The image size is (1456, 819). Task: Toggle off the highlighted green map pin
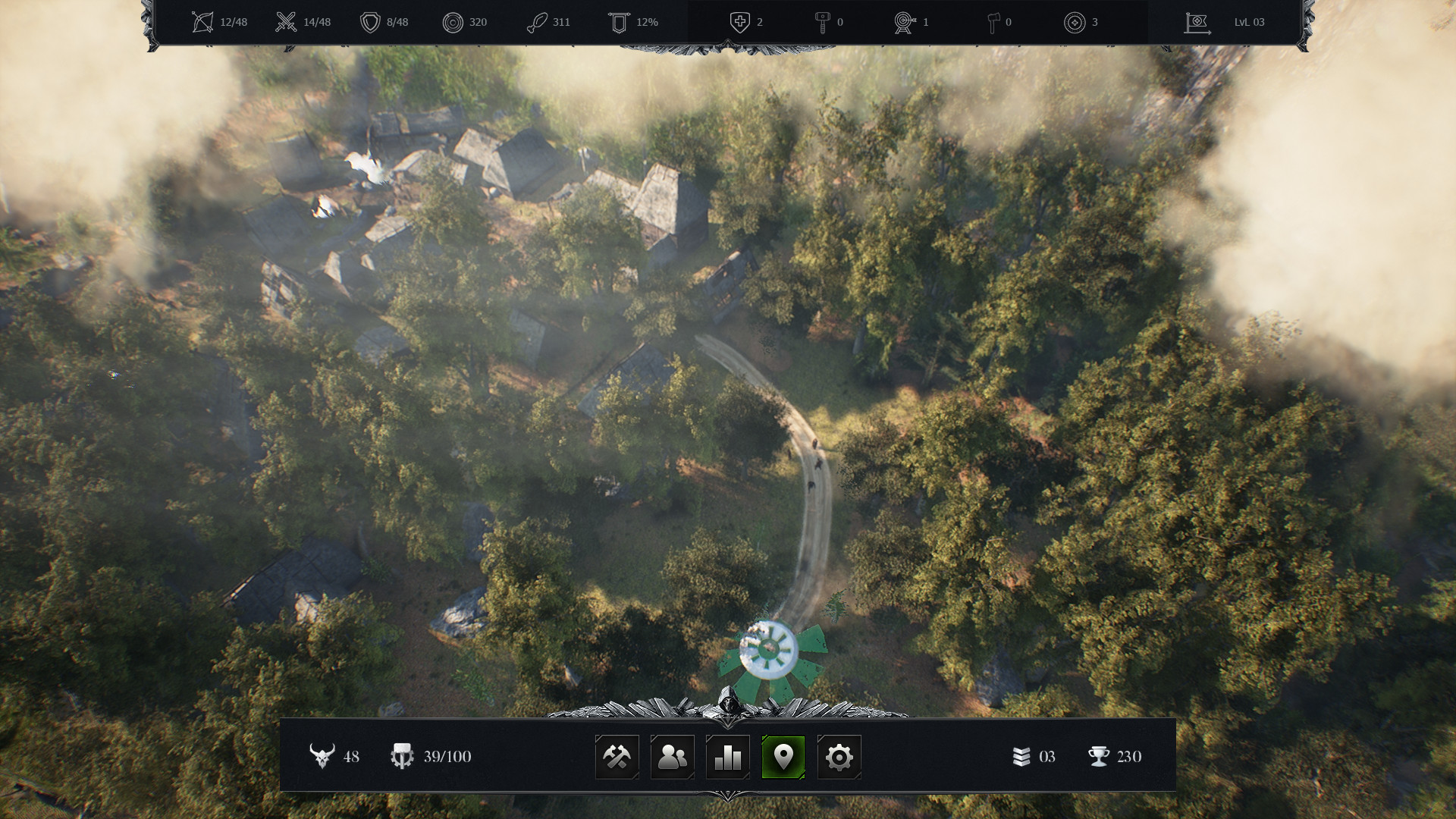(783, 756)
